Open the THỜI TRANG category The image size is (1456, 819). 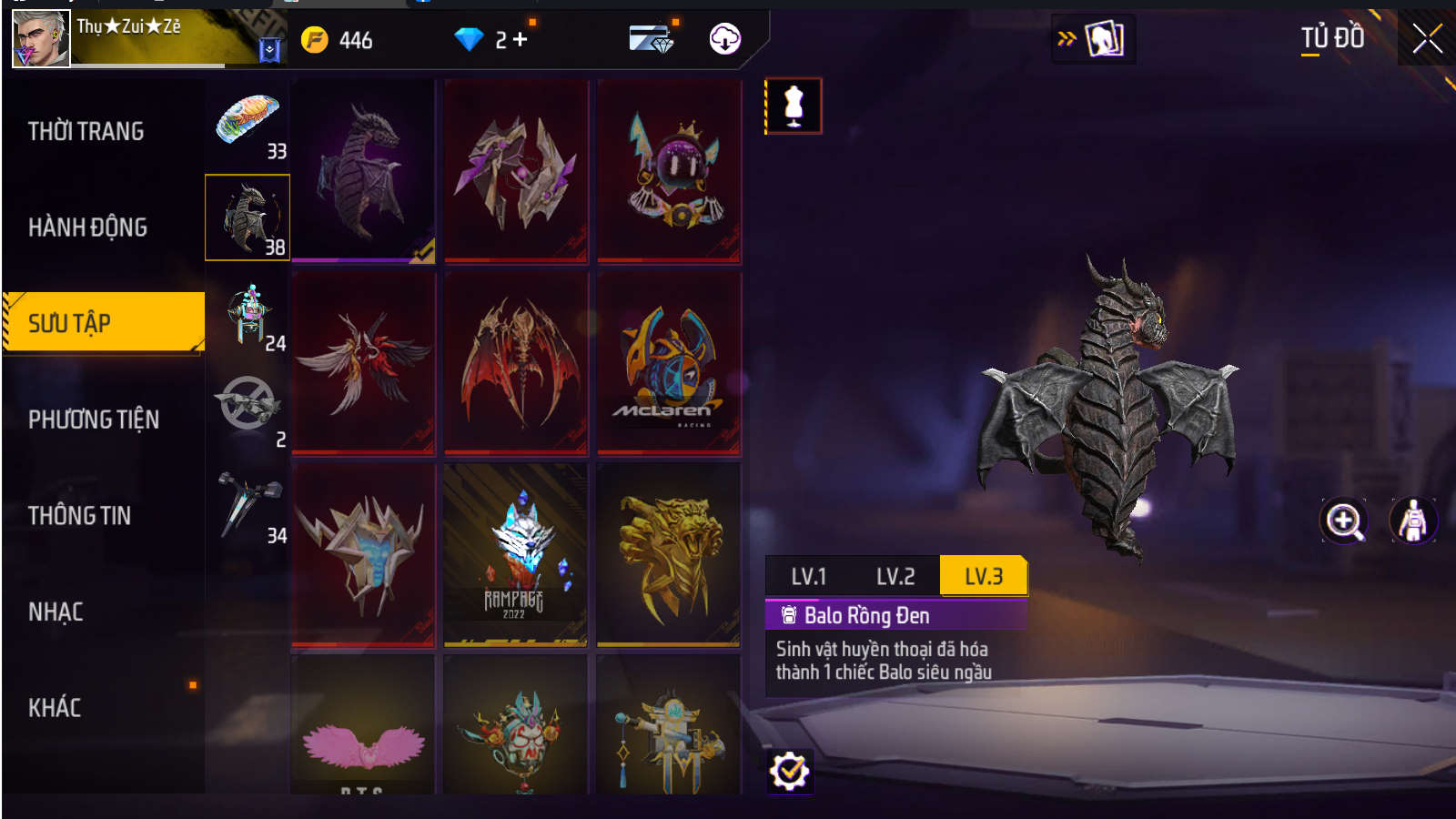point(86,131)
